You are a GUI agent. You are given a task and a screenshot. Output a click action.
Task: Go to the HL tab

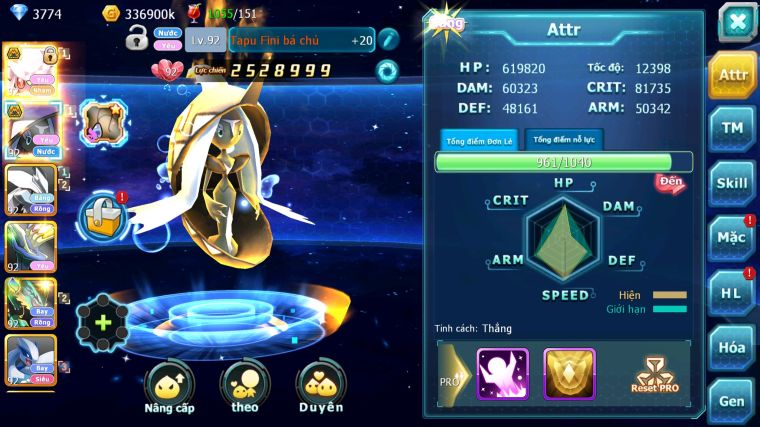[x=732, y=292]
